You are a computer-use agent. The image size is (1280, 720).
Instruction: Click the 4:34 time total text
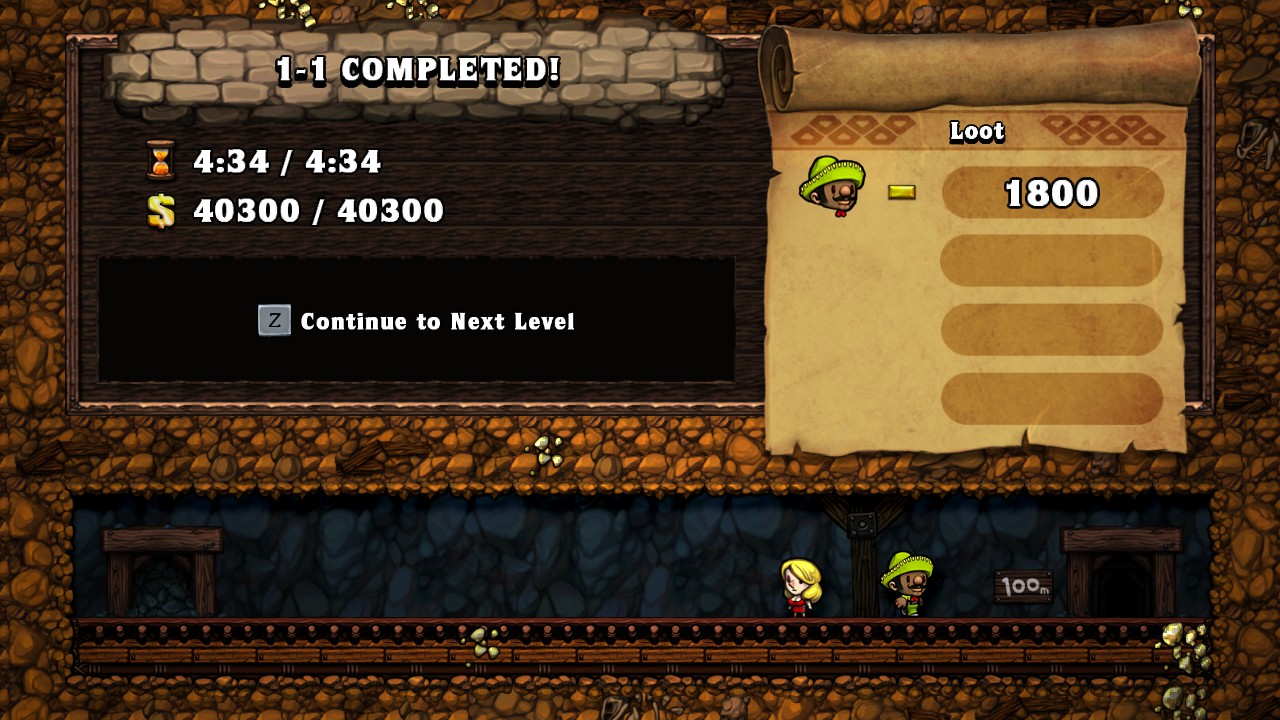pos(290,162)
